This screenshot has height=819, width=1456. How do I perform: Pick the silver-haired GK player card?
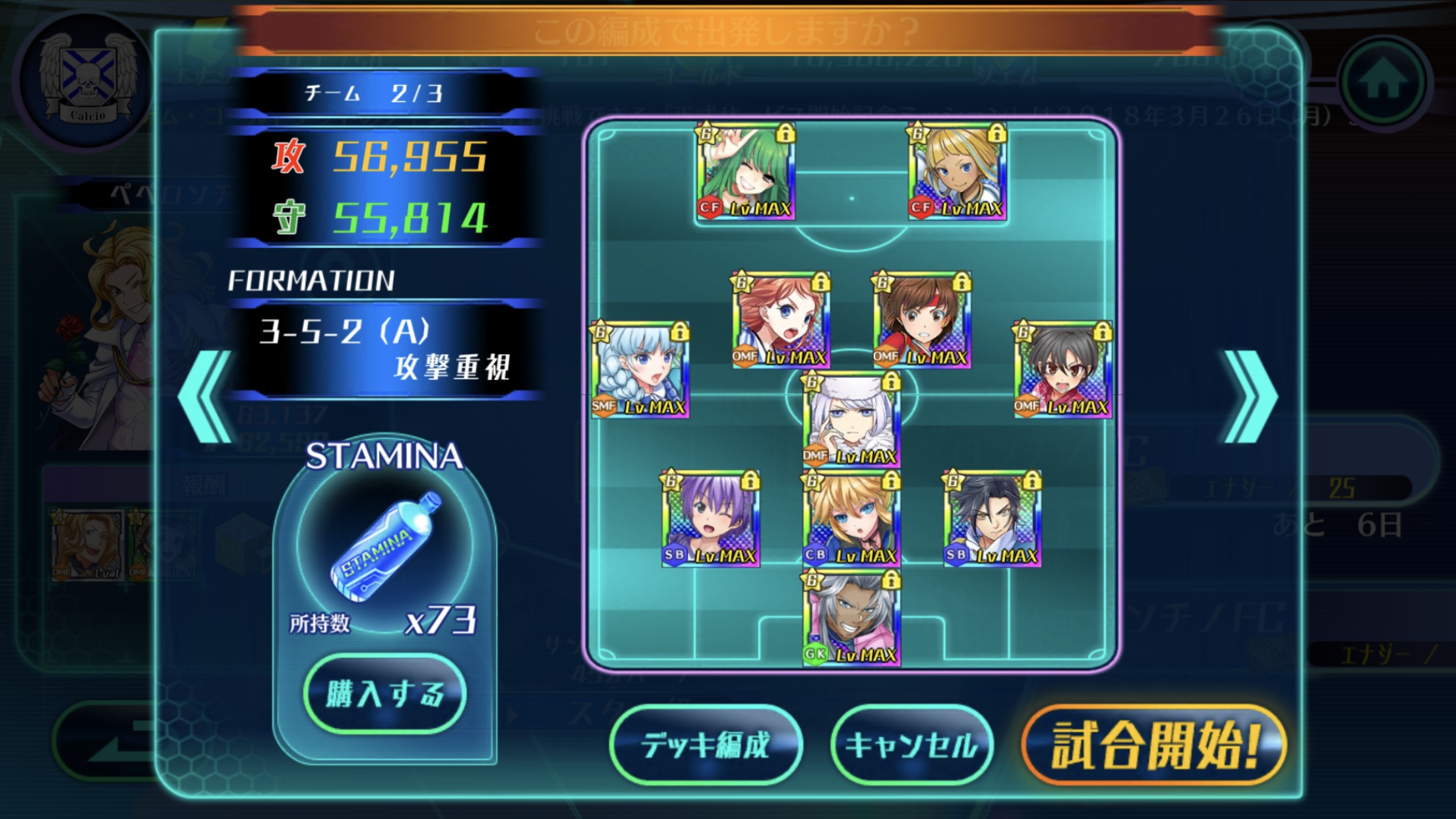tap(851, 618)
